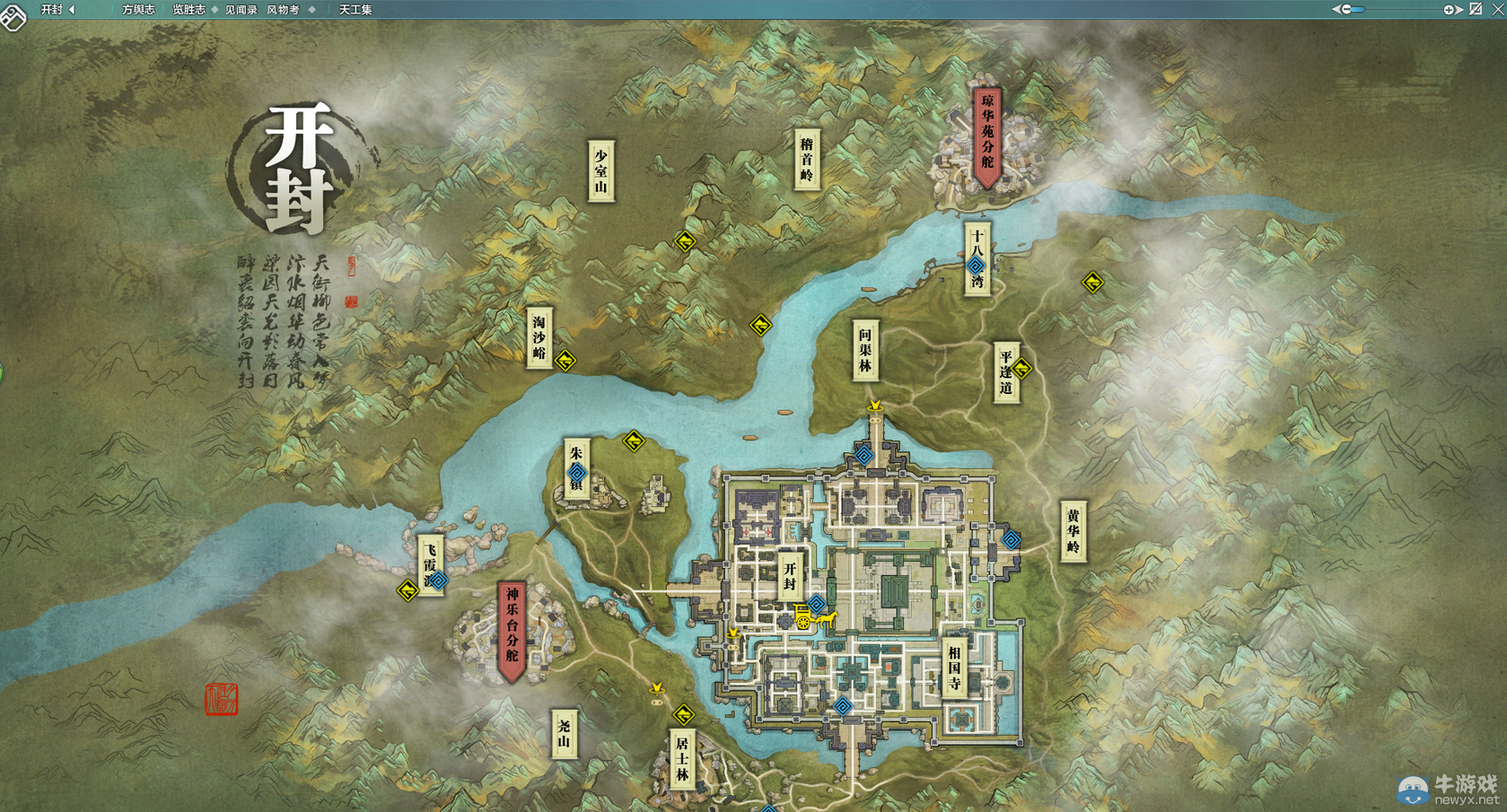Collapse the 开封 title using its back arrow
Viewport: 1507px width, 812px height.
[x=72, y=8]
